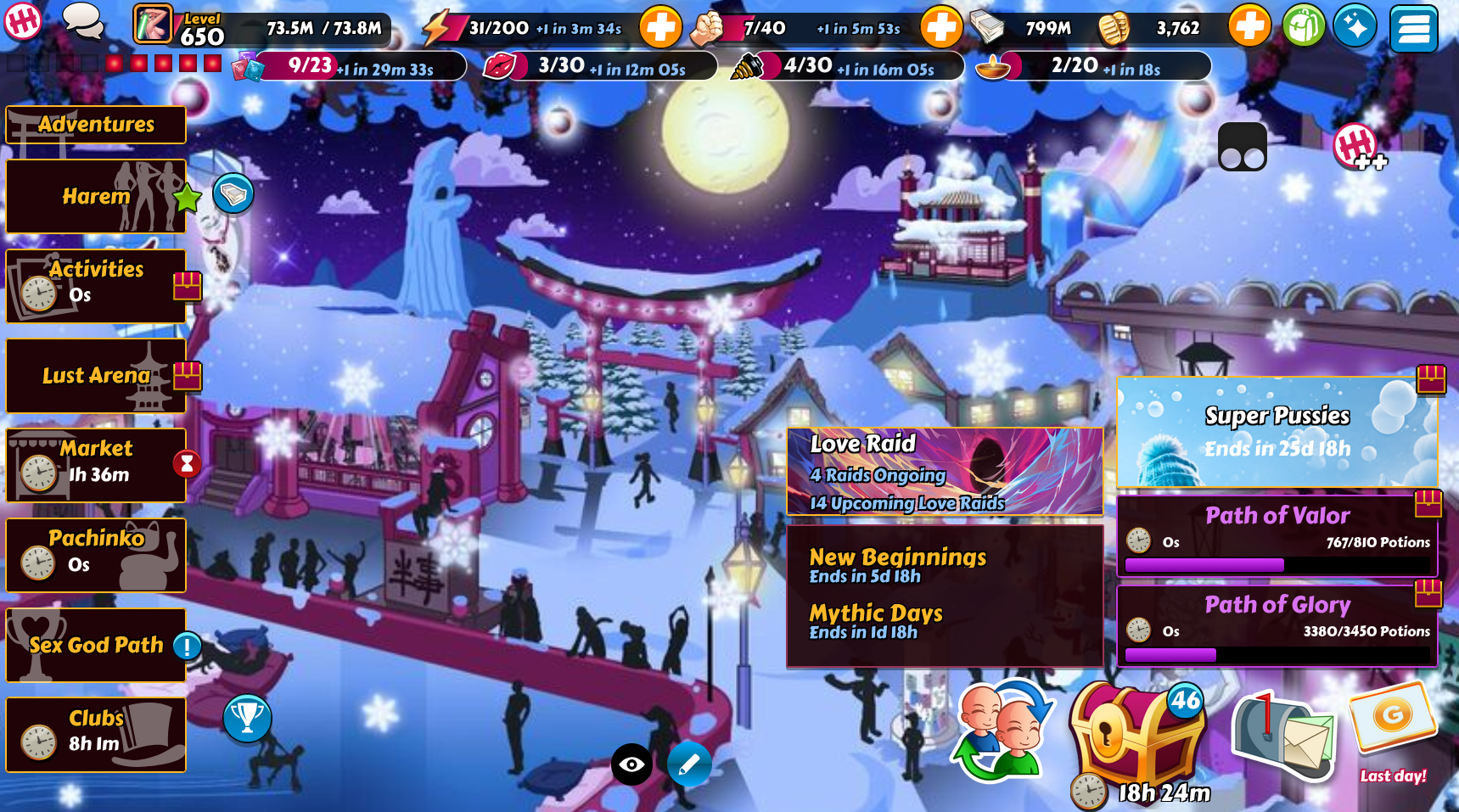Open the blue trophy leaderboard icon
Screen dimensions: 1459x812
point(247,718)
